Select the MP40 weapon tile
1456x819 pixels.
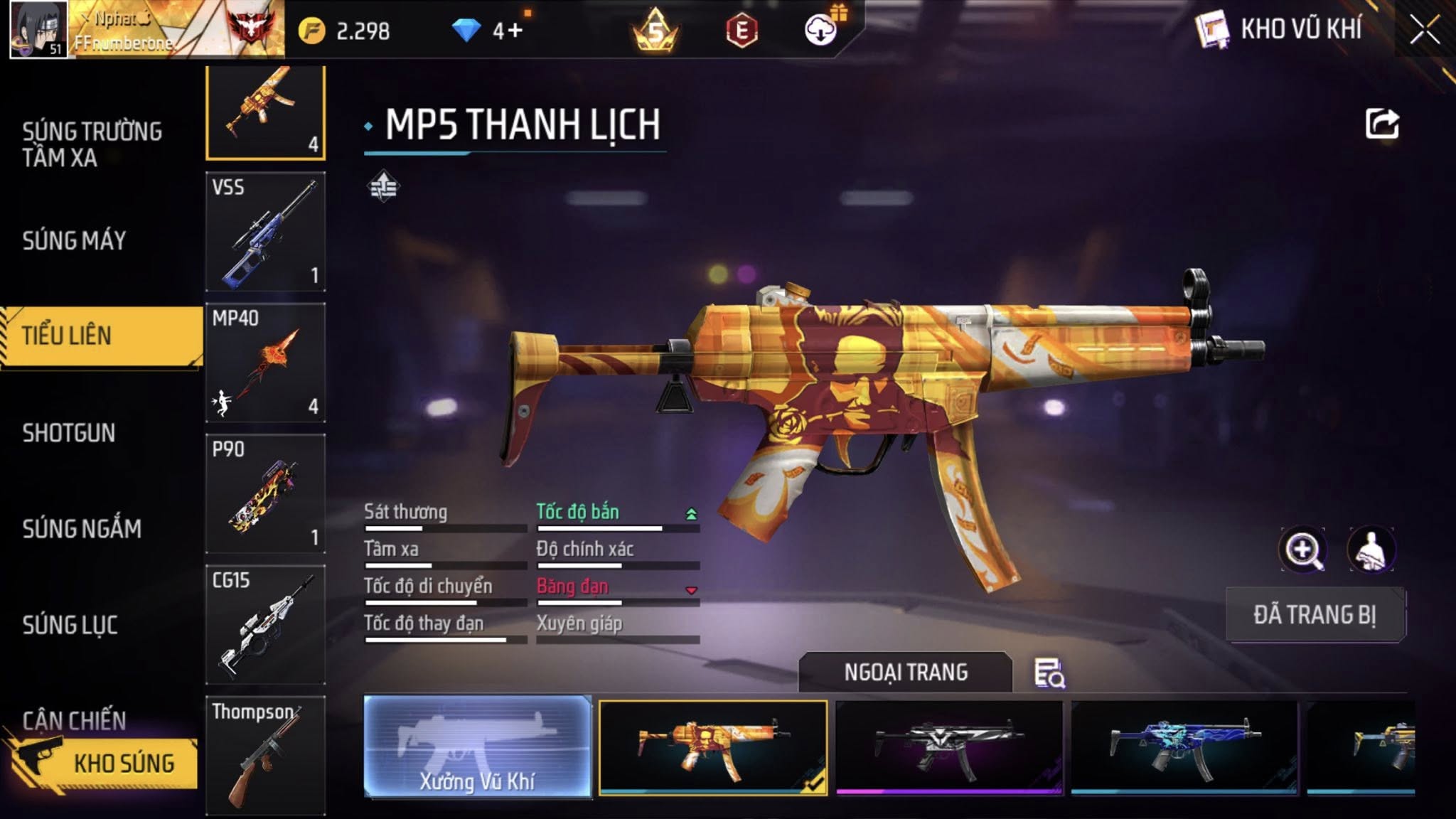point(265,363)
